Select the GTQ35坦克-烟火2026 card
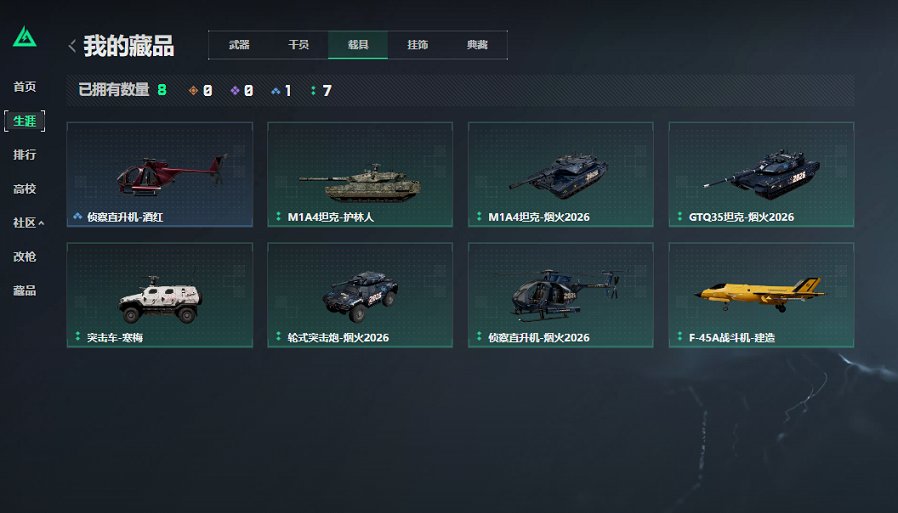This screenshot has width=898, height=513. click(762, 174)
